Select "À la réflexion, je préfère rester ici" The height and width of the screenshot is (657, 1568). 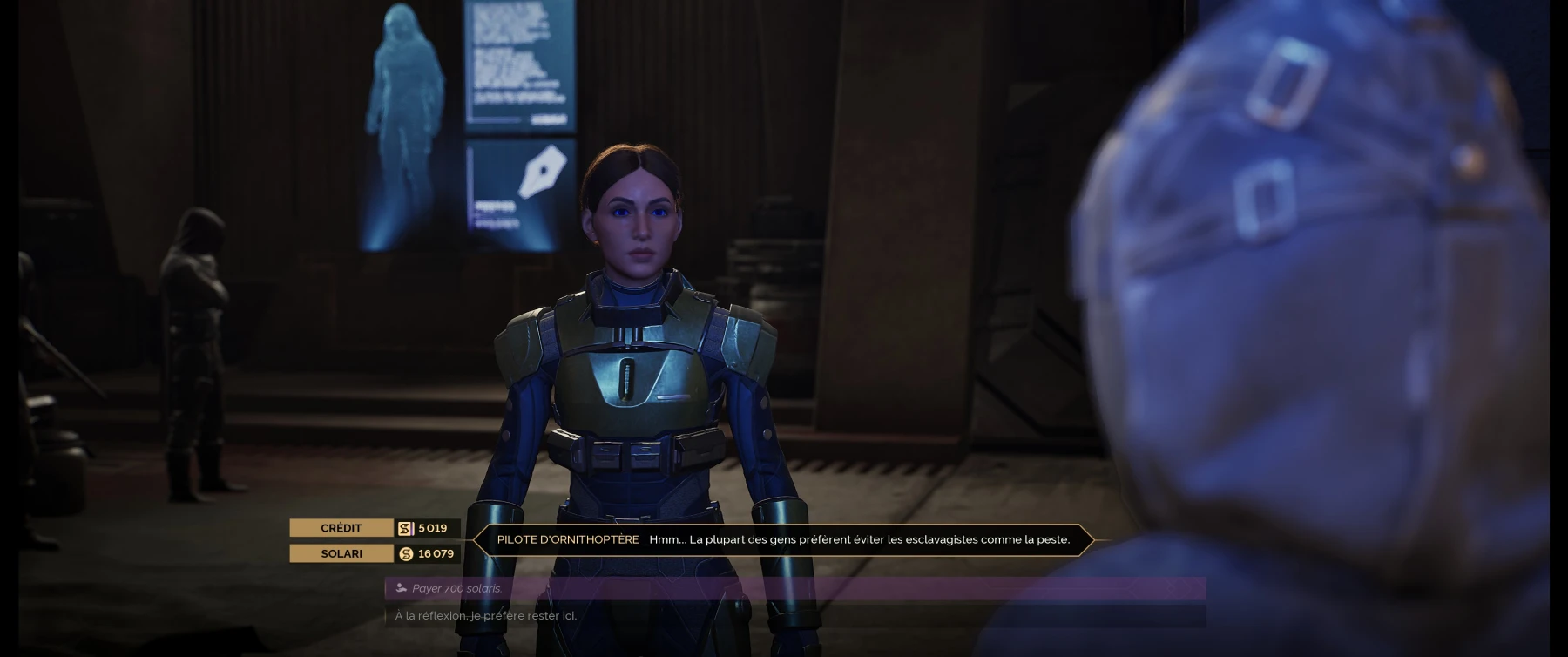click(486, 616)
